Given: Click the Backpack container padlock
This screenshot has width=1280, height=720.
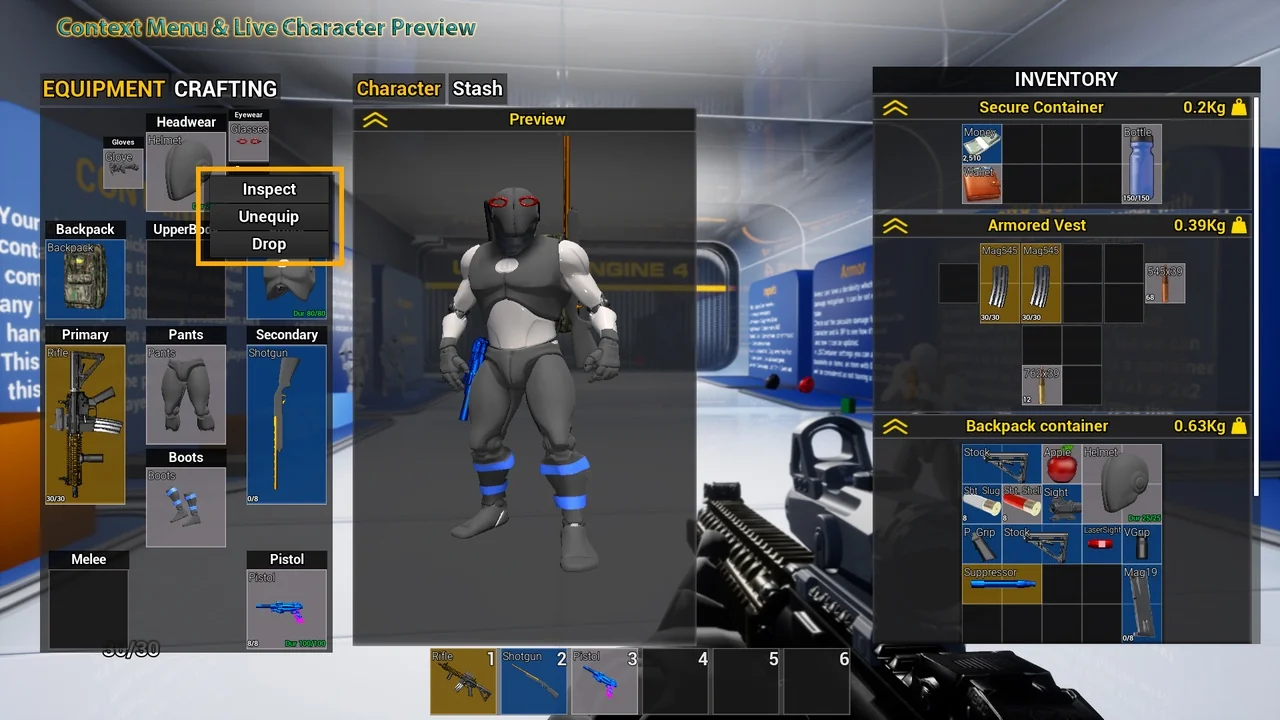Looking at the screenshot, I should click(1240, 425).
